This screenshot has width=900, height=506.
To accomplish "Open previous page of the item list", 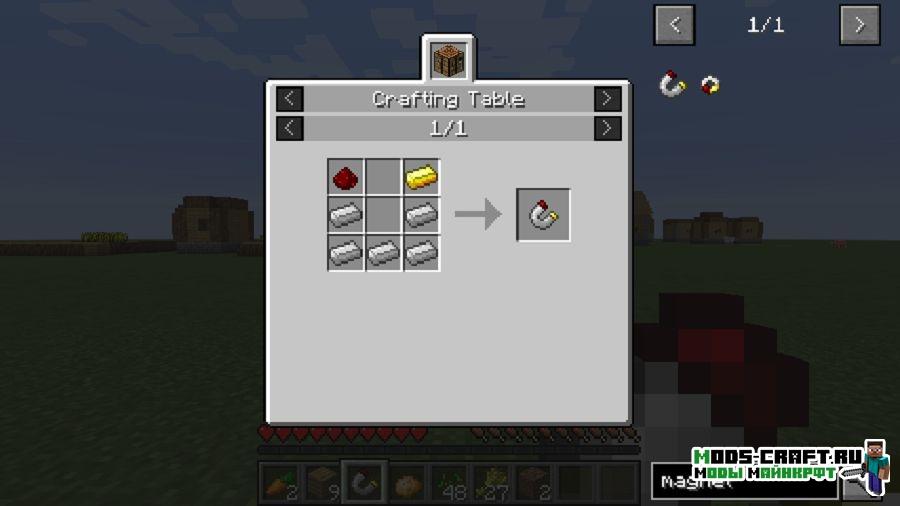I will 674,25.
